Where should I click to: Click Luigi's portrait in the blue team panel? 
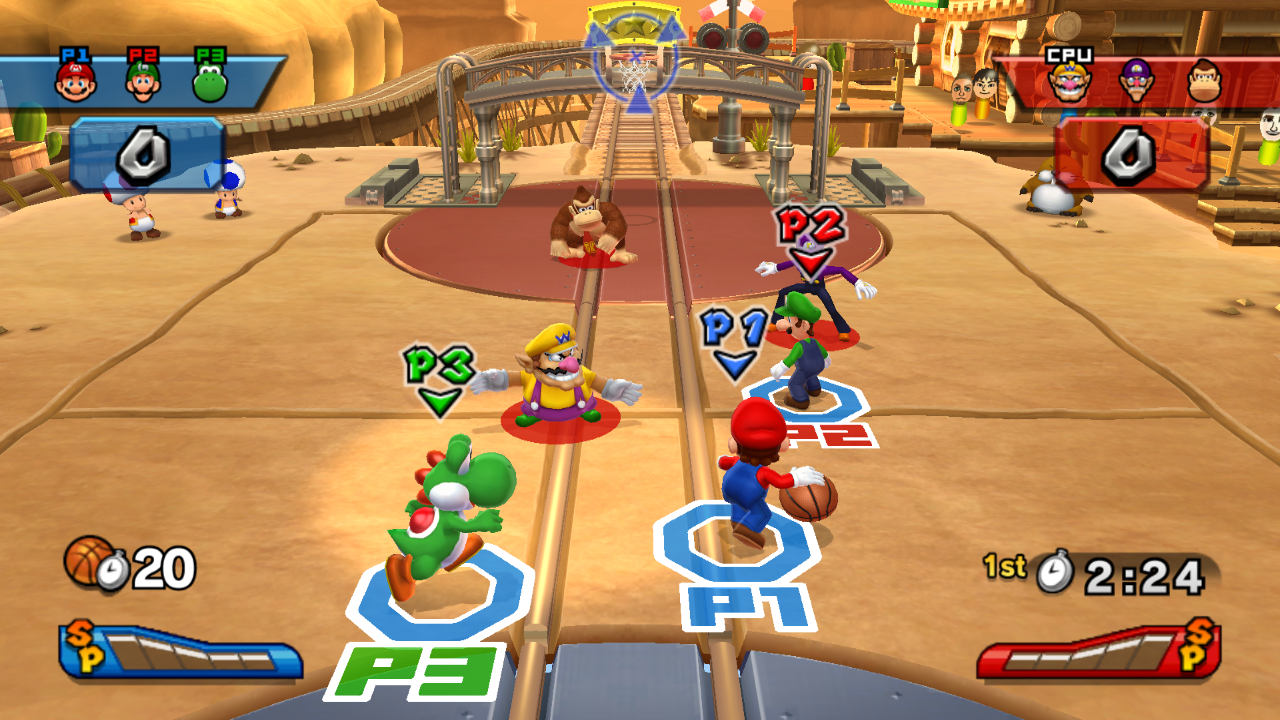pyautogui.click(x=143, y=82)
